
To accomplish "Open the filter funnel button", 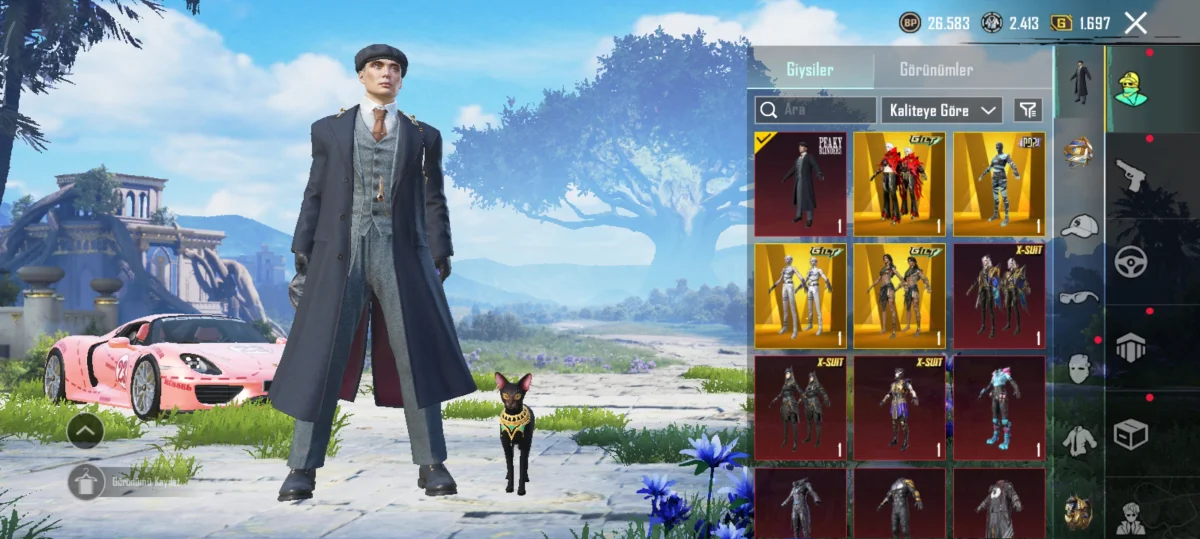I will tap(1027, 110).
